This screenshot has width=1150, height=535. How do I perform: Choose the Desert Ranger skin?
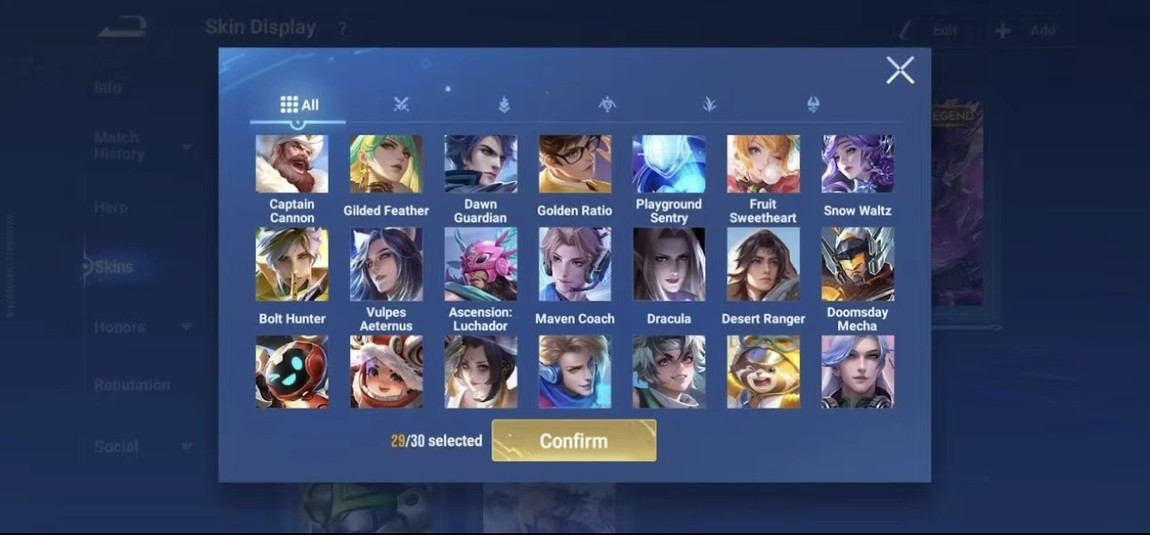point(763,264)
